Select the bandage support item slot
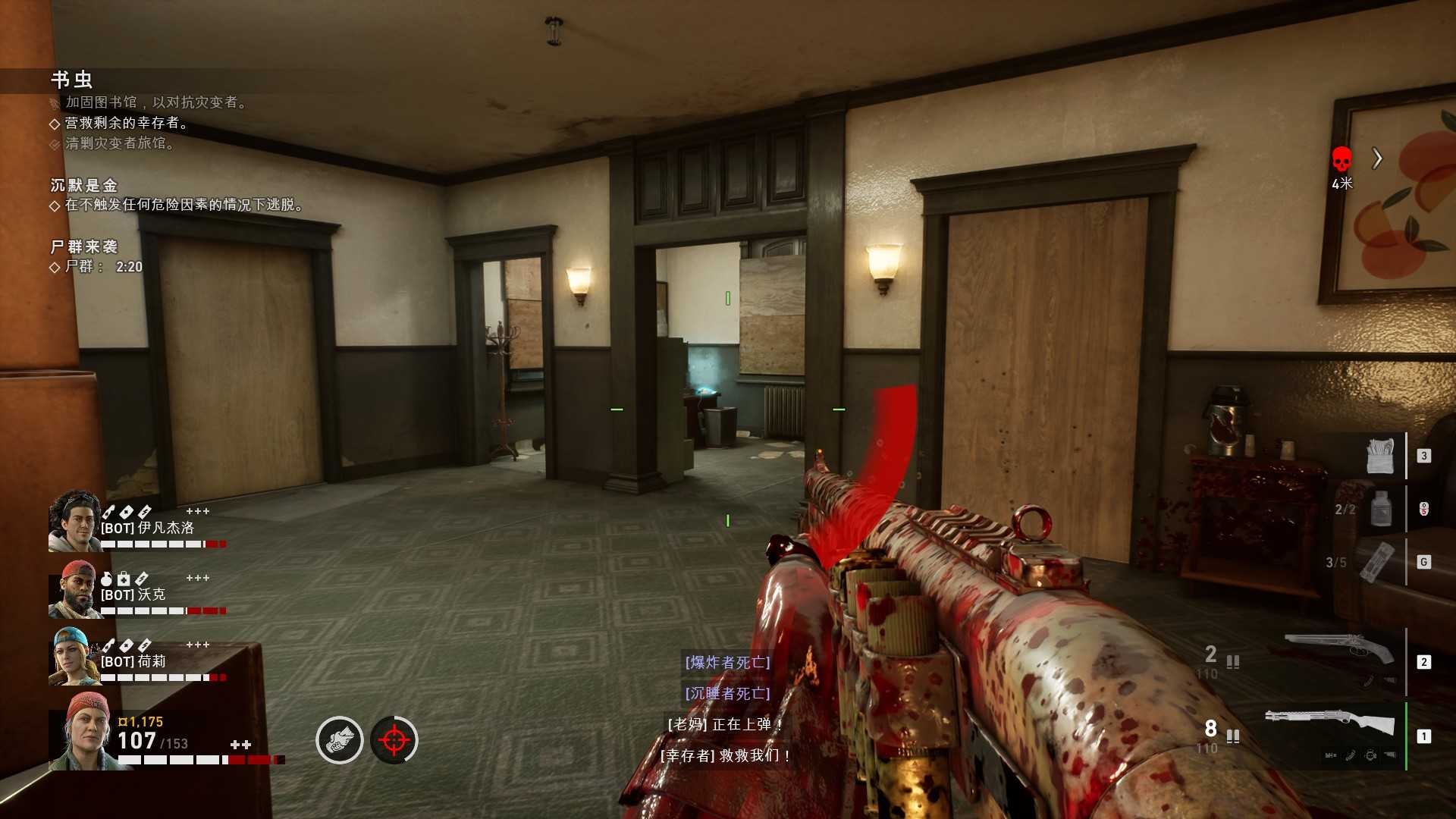This screenshot has width=1456, height=819. (x=1379, y=455)
